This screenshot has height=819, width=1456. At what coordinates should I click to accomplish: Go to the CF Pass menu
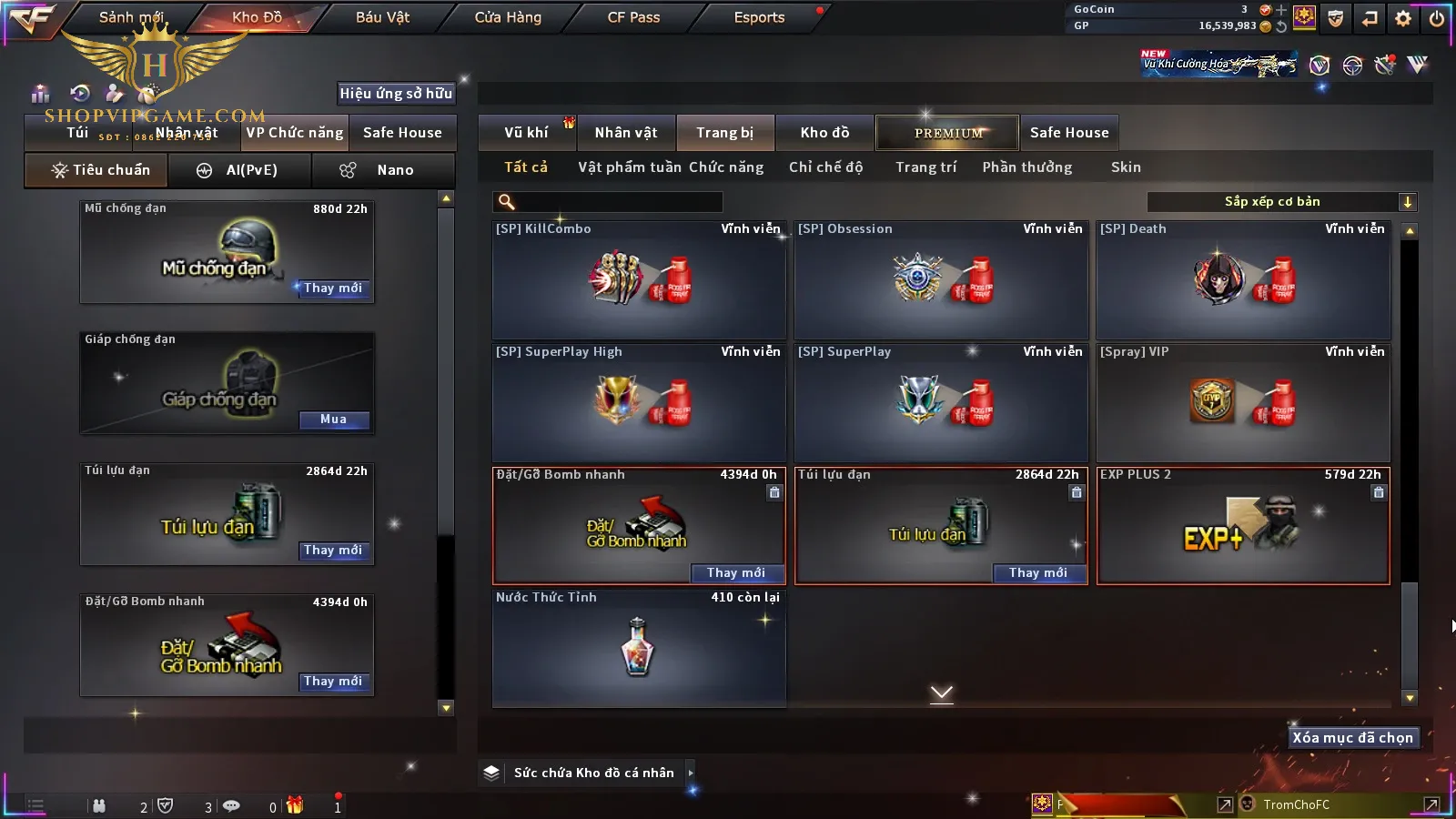point(633,17)
